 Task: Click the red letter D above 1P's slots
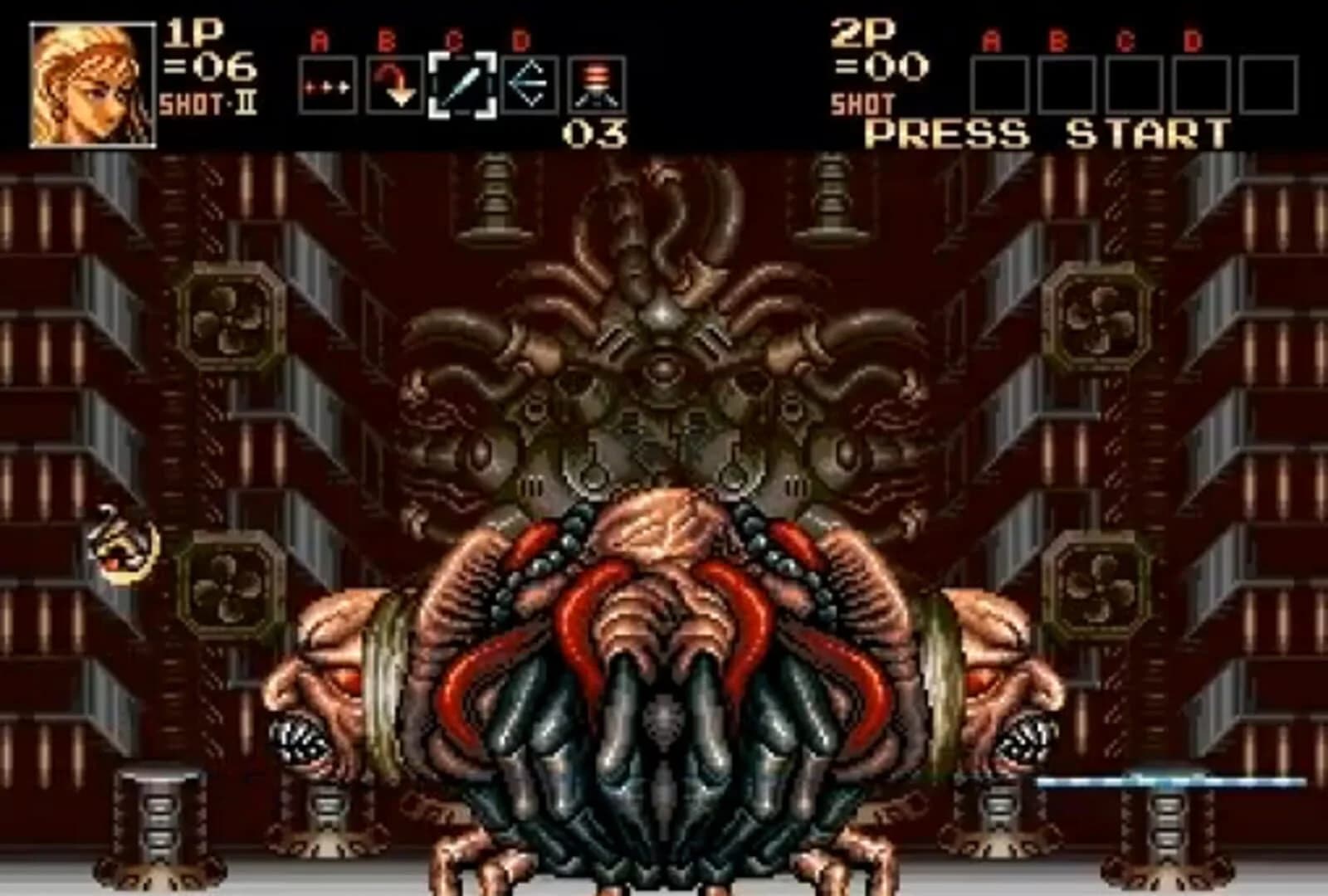point(521,40)
